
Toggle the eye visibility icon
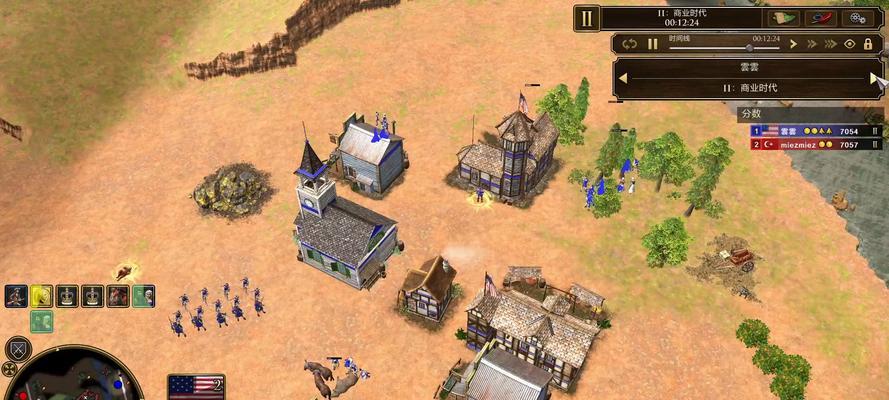coord(850,44)
